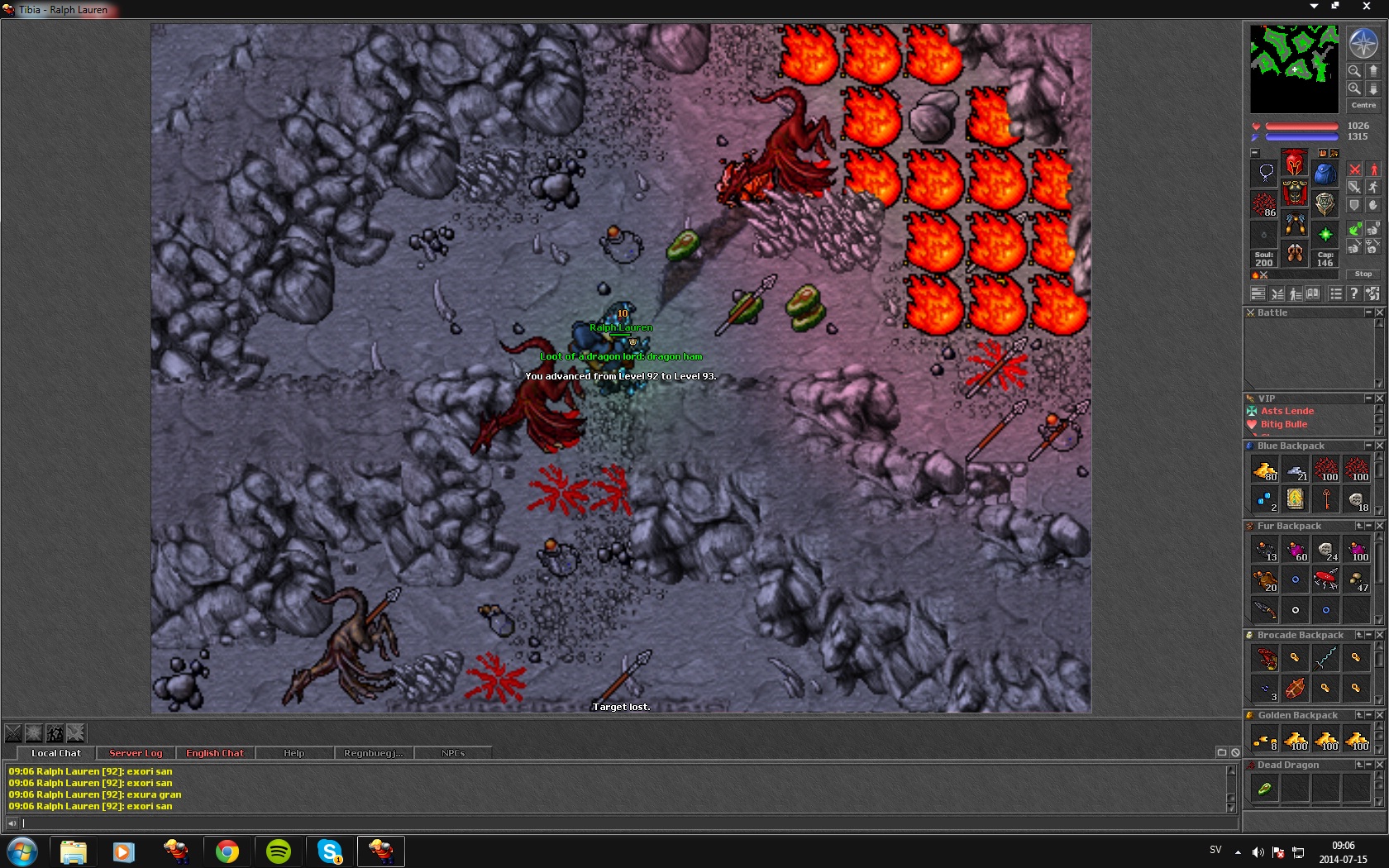Zoom in the minimap with the plus magnifier
This screenshot has width=1389, height=868.
1354,88
